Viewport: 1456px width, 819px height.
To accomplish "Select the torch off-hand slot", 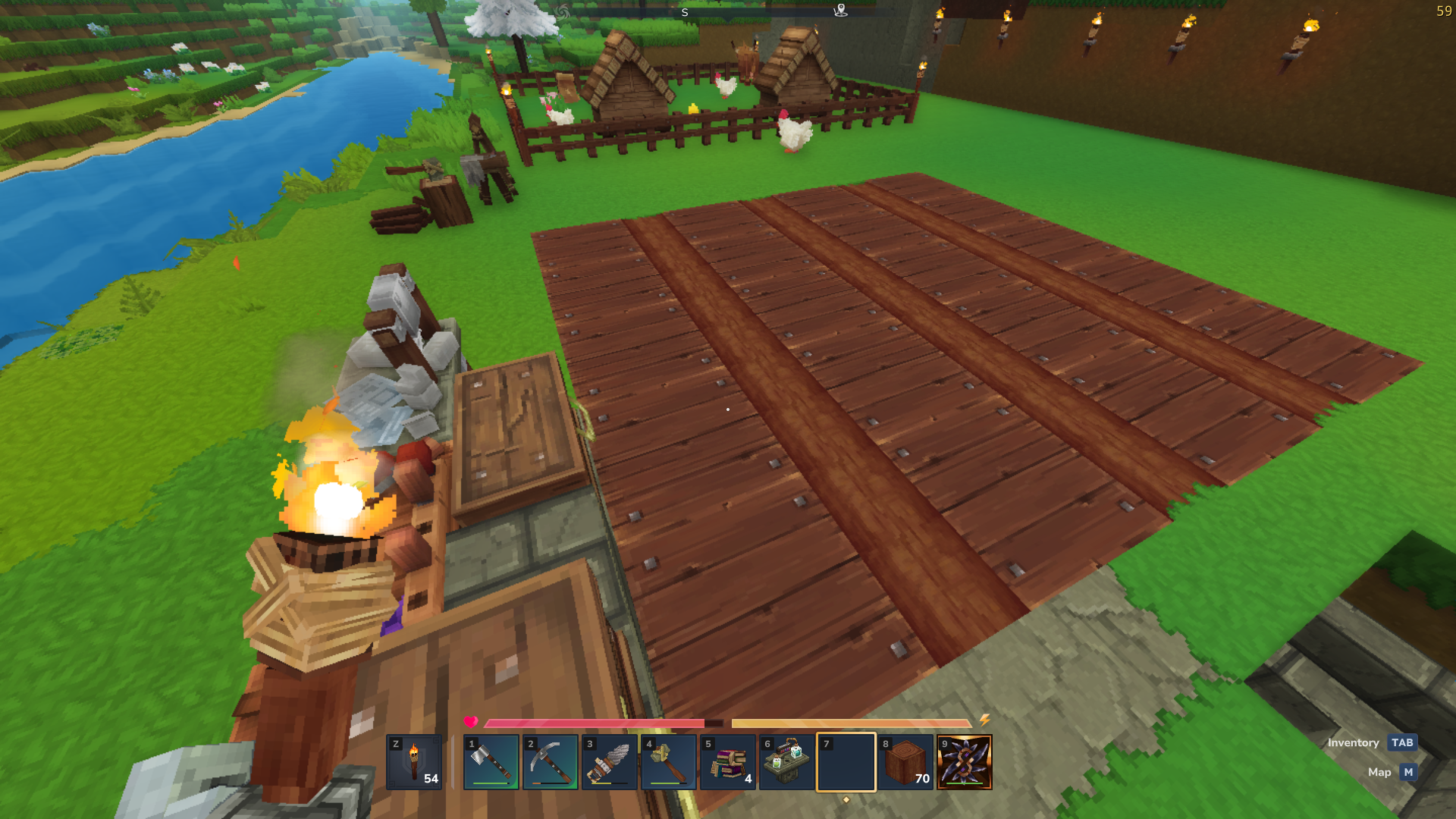I will coord(414,762).
